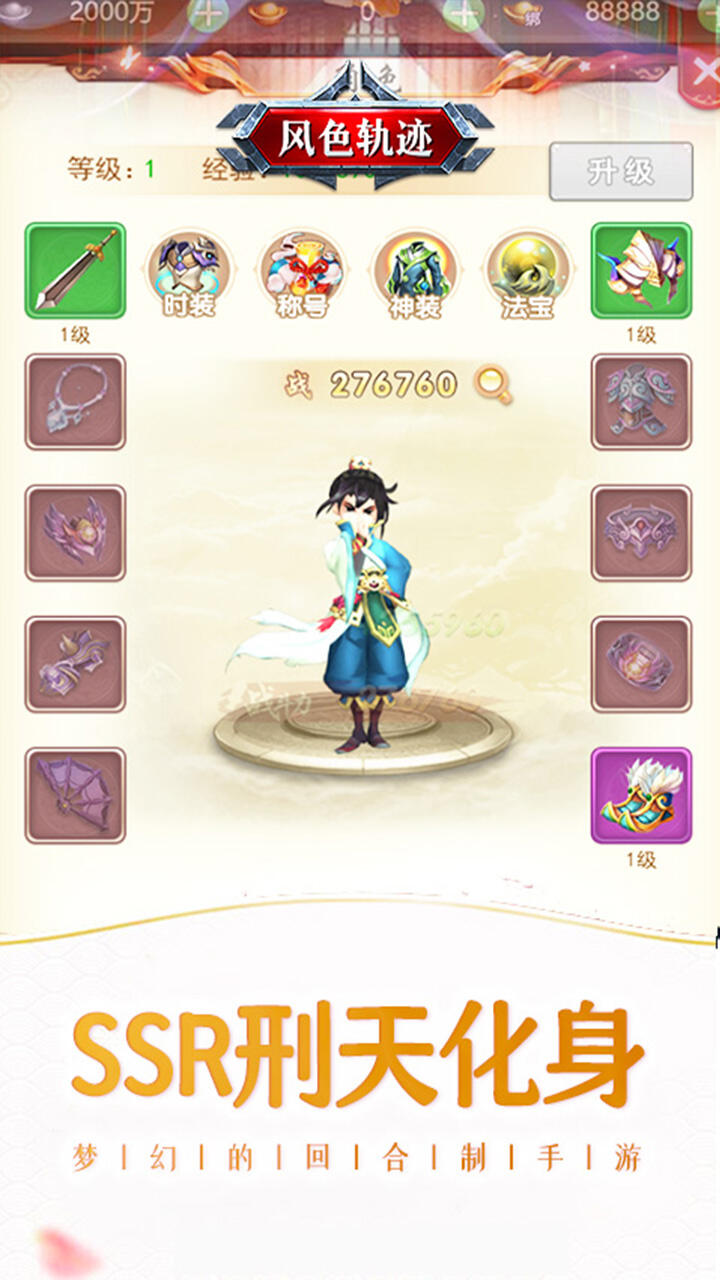The width and height of the screenshot is (720, 1280).
Task: Select the folding fan equipment slot
Action: tap(75, 795)
